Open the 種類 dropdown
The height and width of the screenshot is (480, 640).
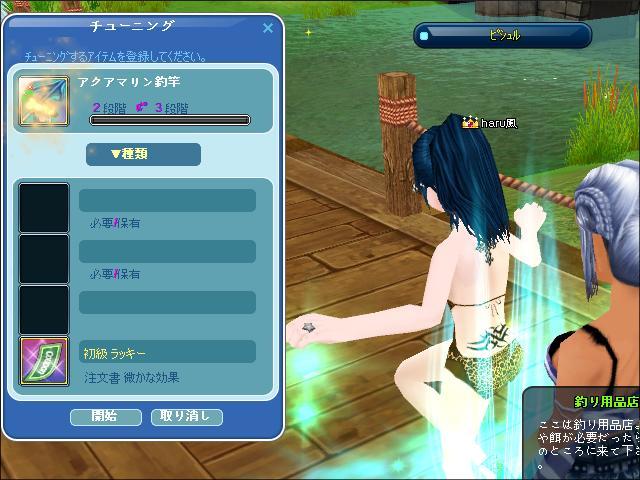(143, 154)
